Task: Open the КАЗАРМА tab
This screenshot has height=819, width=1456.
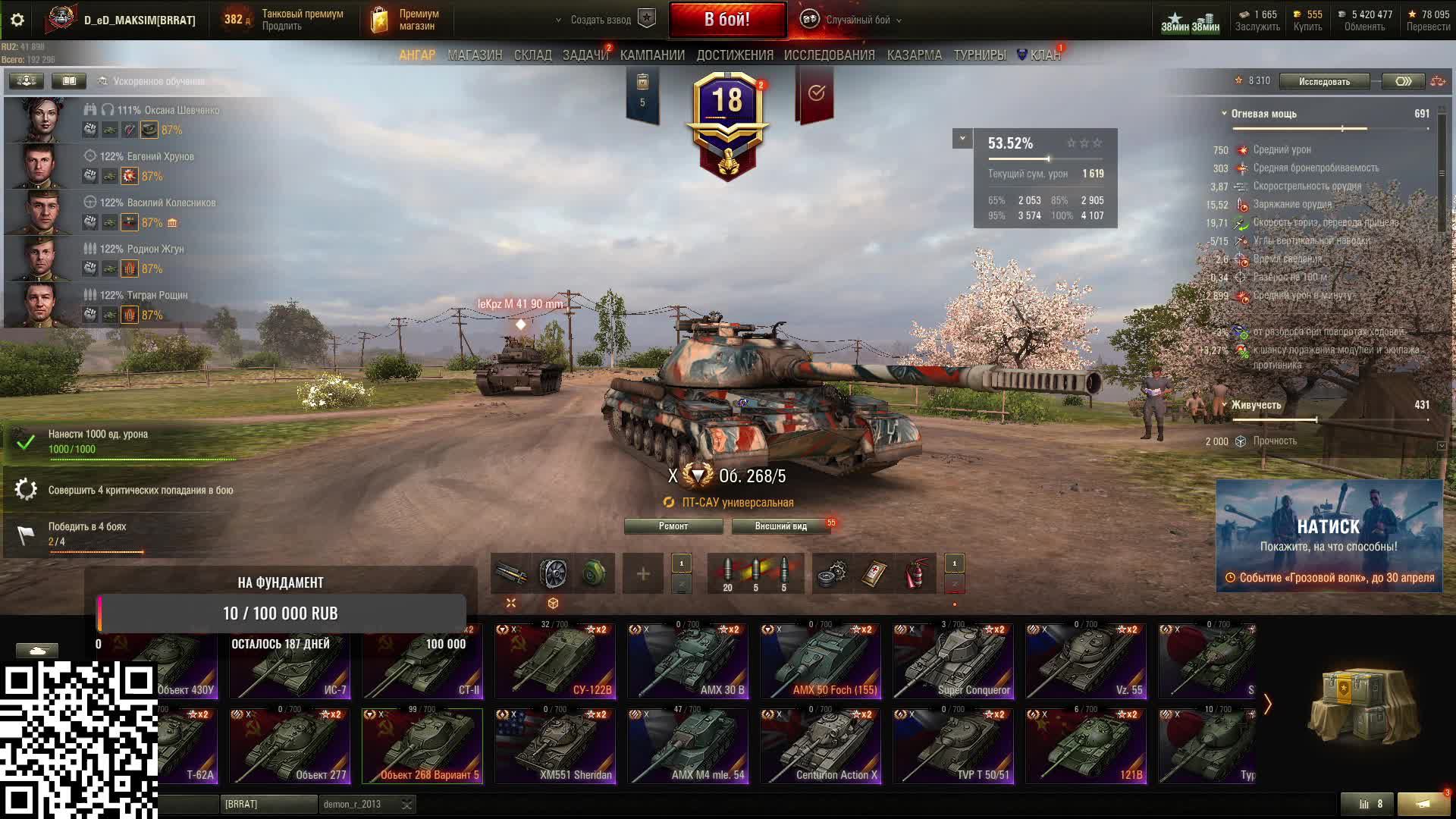Action: pos(914,55)
